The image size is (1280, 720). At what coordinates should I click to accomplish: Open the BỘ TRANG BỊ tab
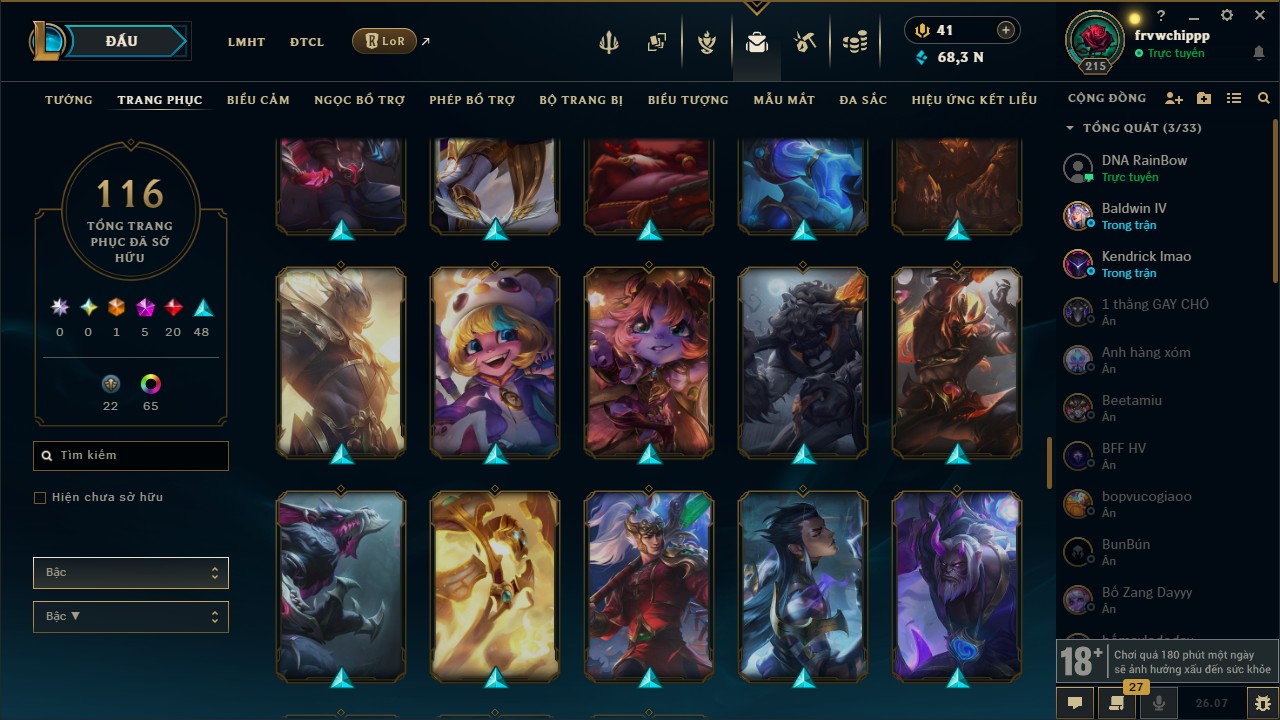pyautogui.click(x=581, y=100)
